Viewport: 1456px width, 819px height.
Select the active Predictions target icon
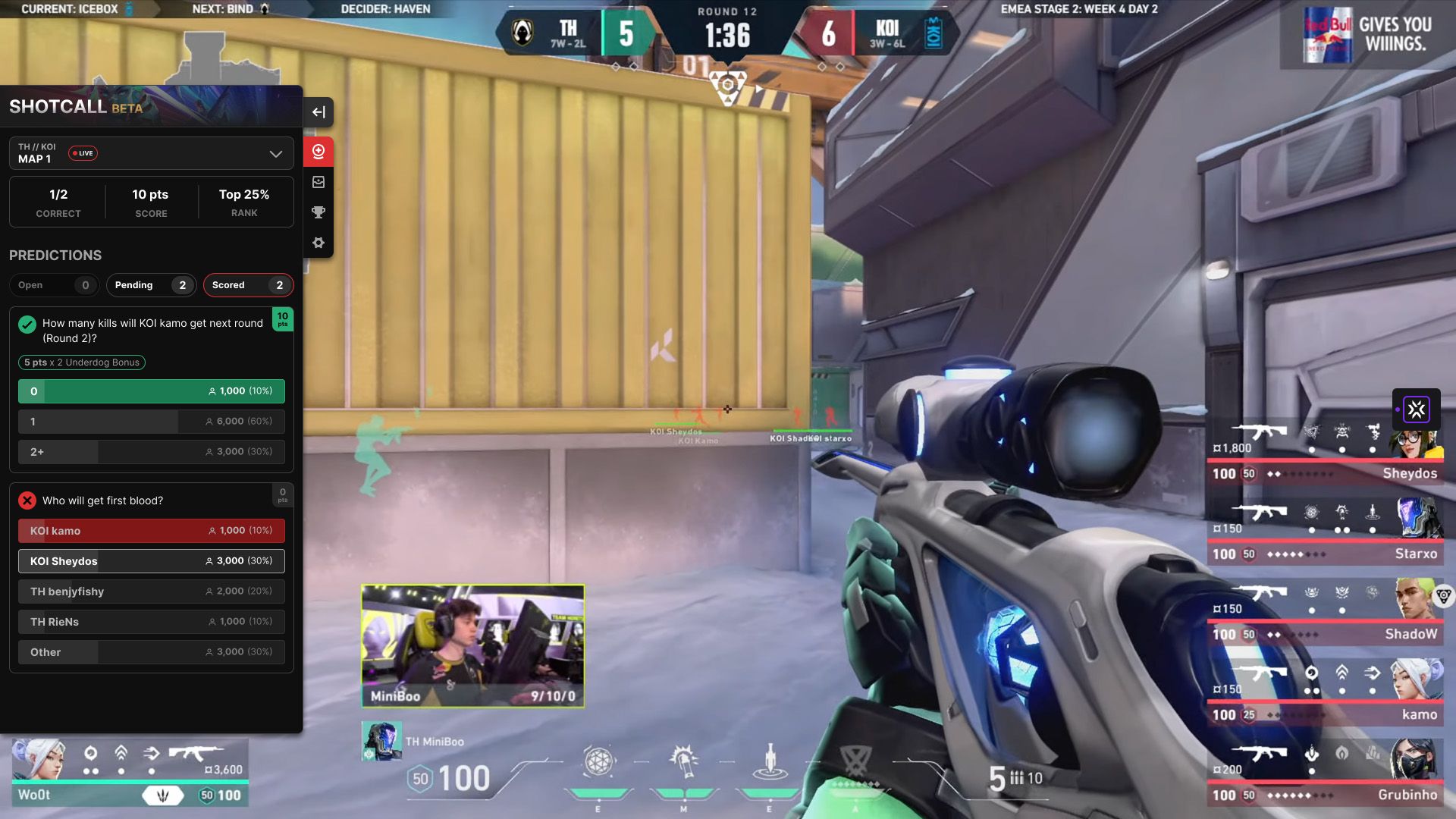click(x=318, y=151)
